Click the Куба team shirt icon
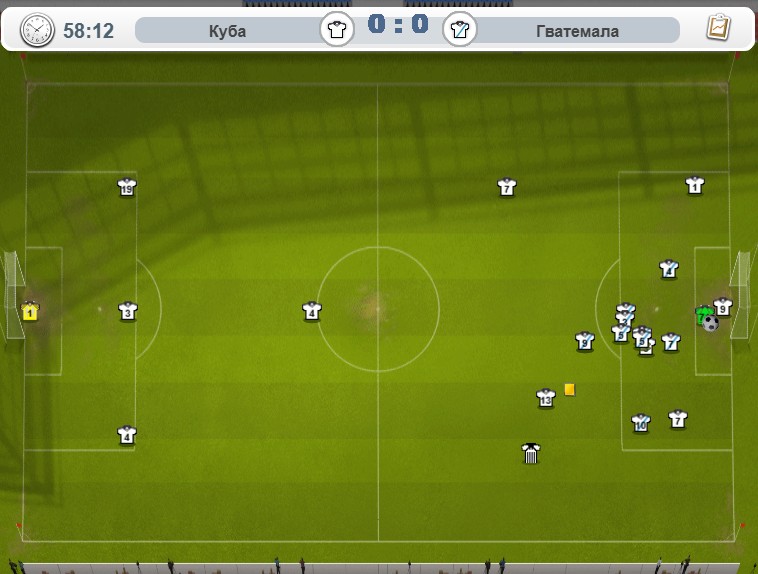The image size is (758, 574). (x=337, y=29)
